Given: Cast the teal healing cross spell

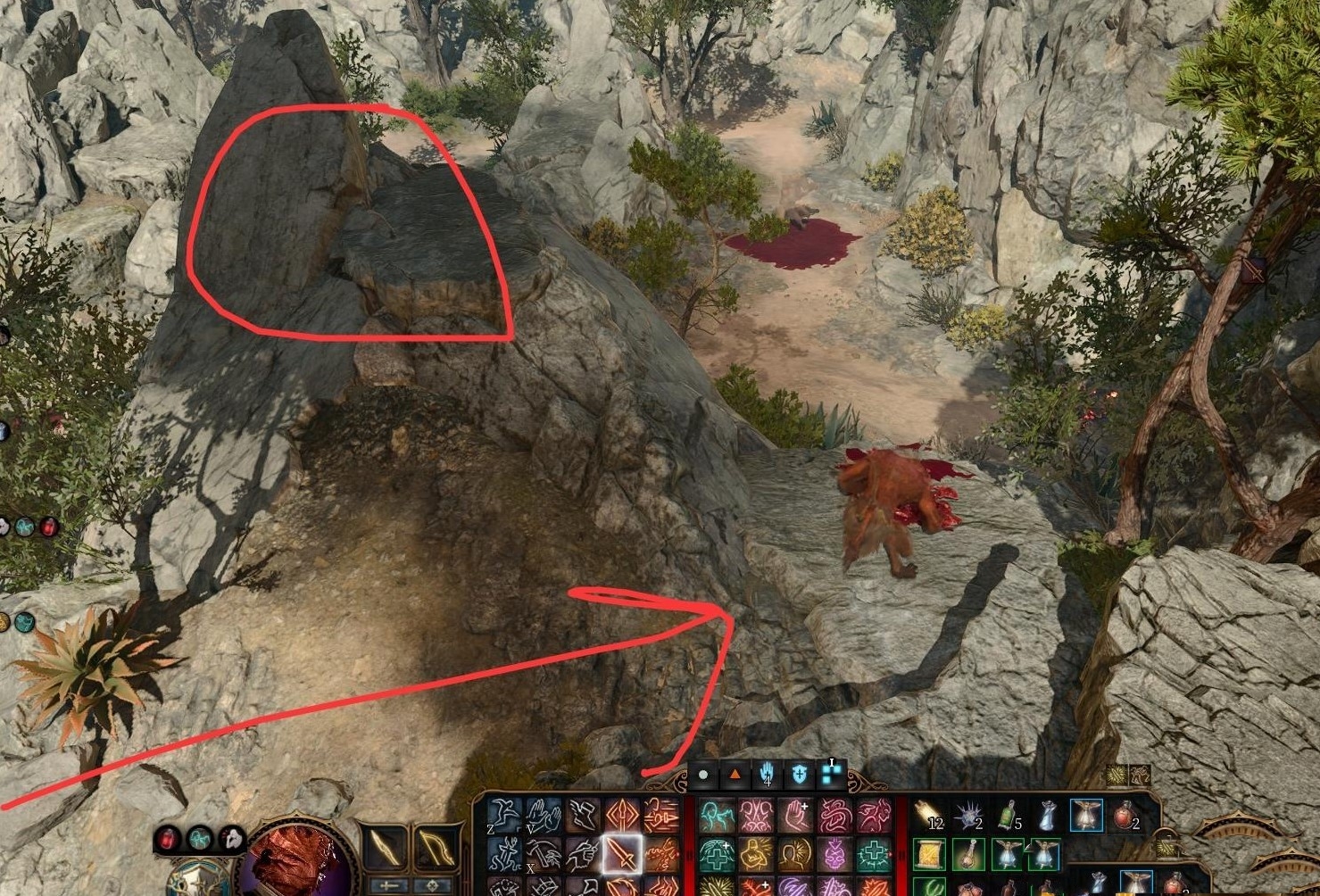Looking at the screenshot, I should (874, 855).
